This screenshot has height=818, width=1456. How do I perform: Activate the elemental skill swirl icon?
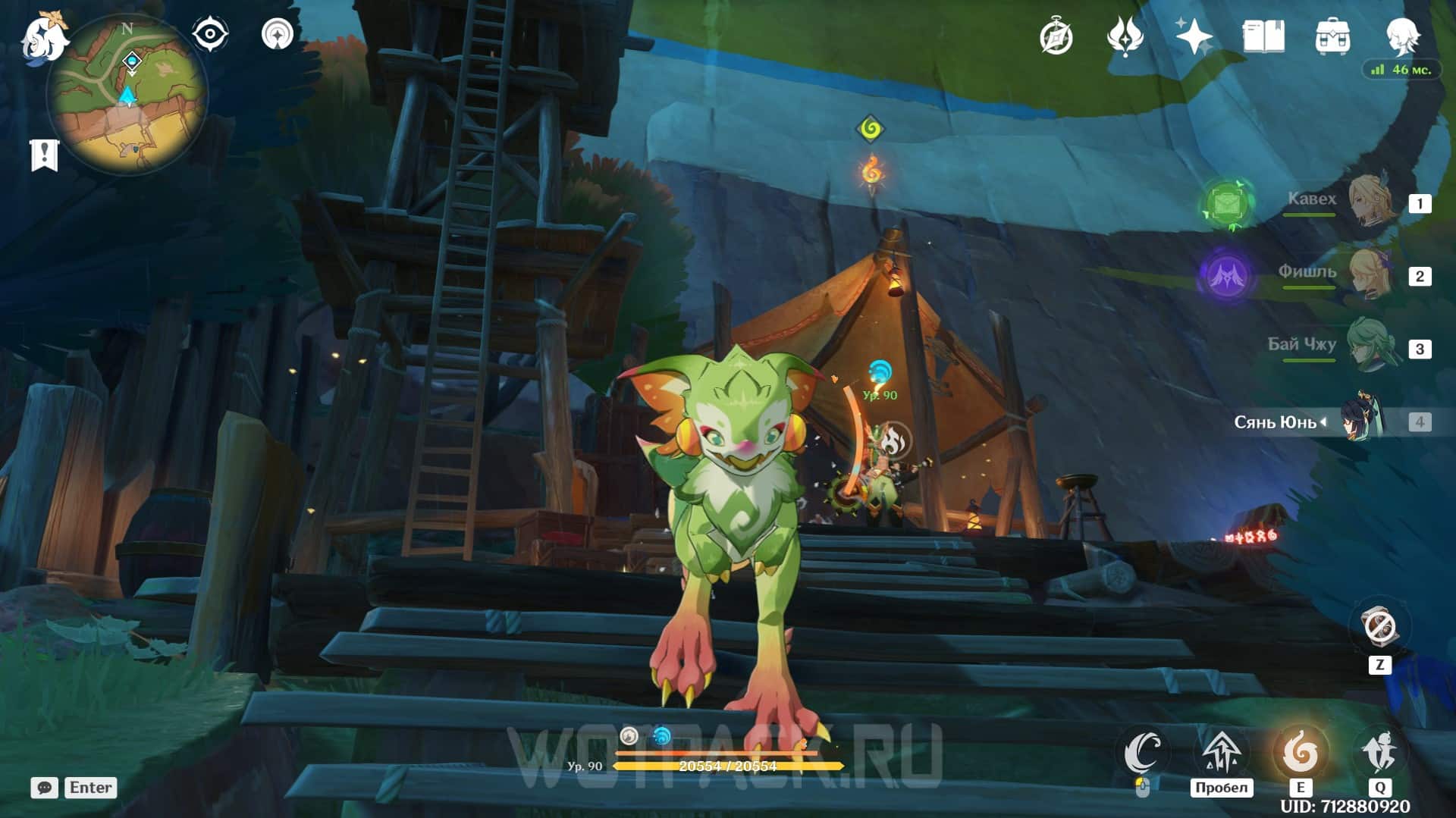click(1300, 751)
